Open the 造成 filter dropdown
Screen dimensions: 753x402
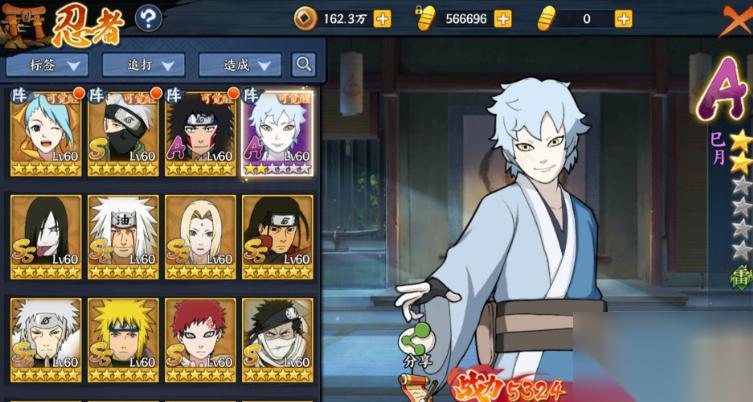(x=239, y=65)
